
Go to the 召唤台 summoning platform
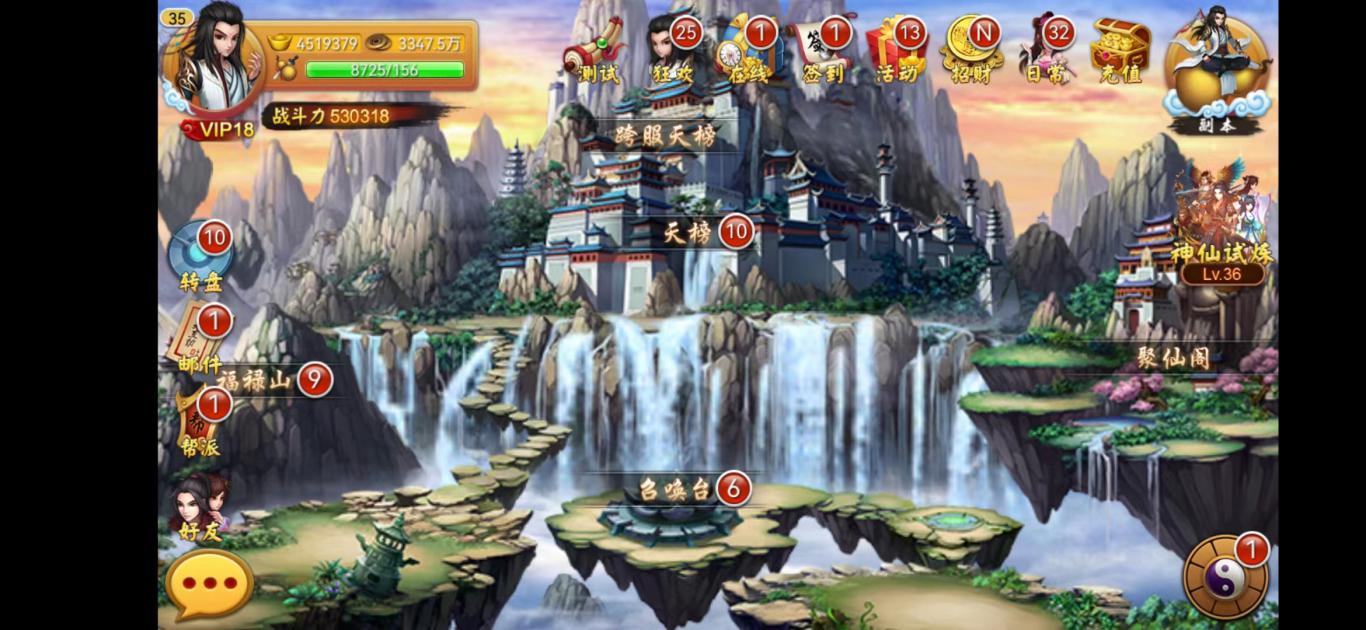pos(676,489)
